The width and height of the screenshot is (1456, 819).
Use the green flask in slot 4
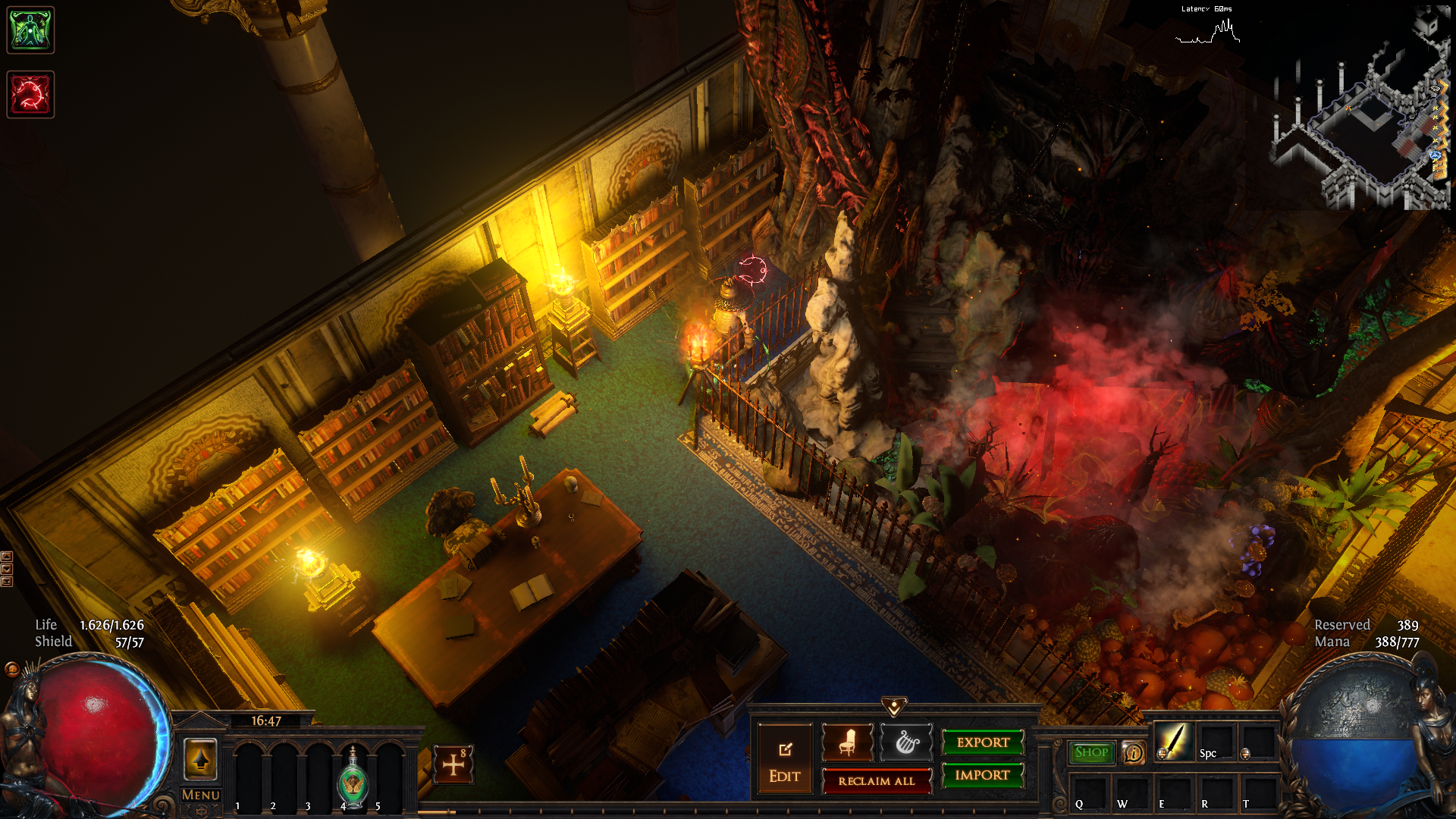coord(353,777)
